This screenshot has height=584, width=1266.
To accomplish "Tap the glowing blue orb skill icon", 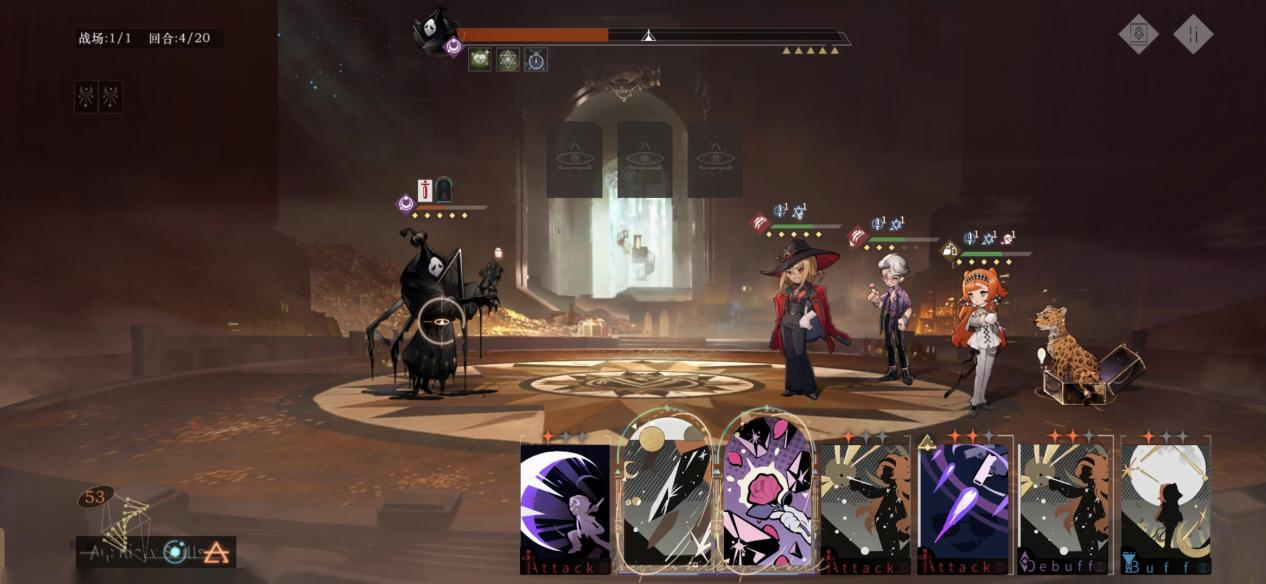I will tap(177, 551).
